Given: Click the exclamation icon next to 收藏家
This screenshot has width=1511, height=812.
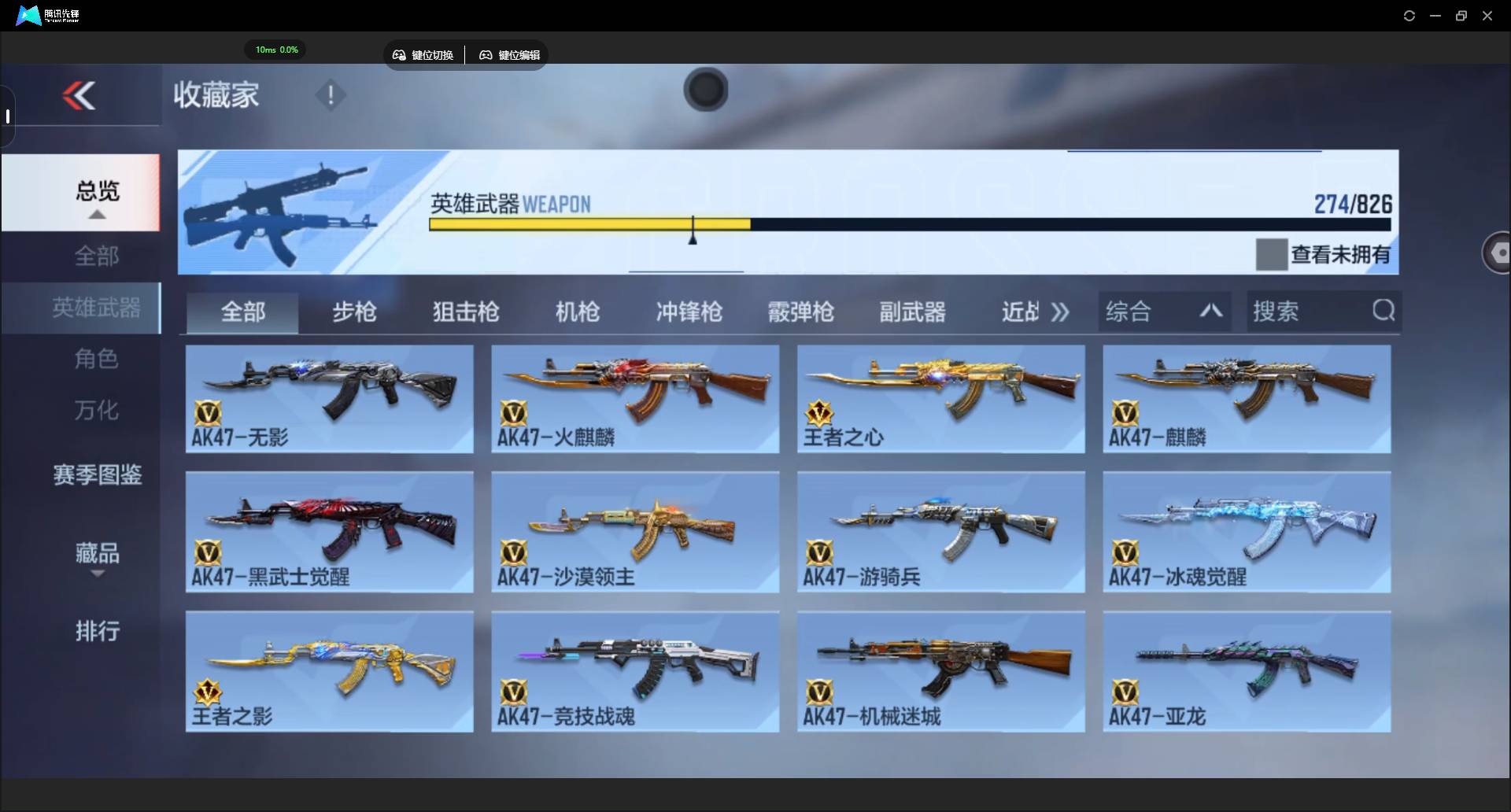Looking at the screenshot, I should click(x=330, y=96).
